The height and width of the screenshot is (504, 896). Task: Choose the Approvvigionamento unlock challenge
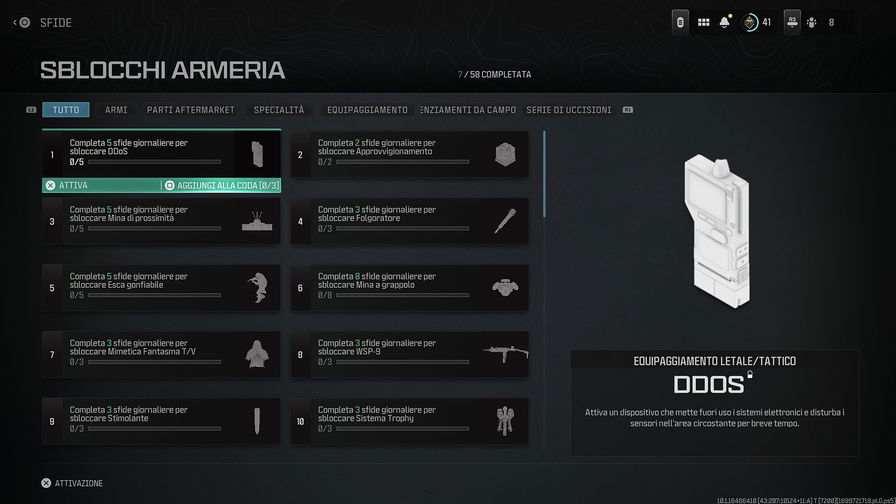point(410,154)
